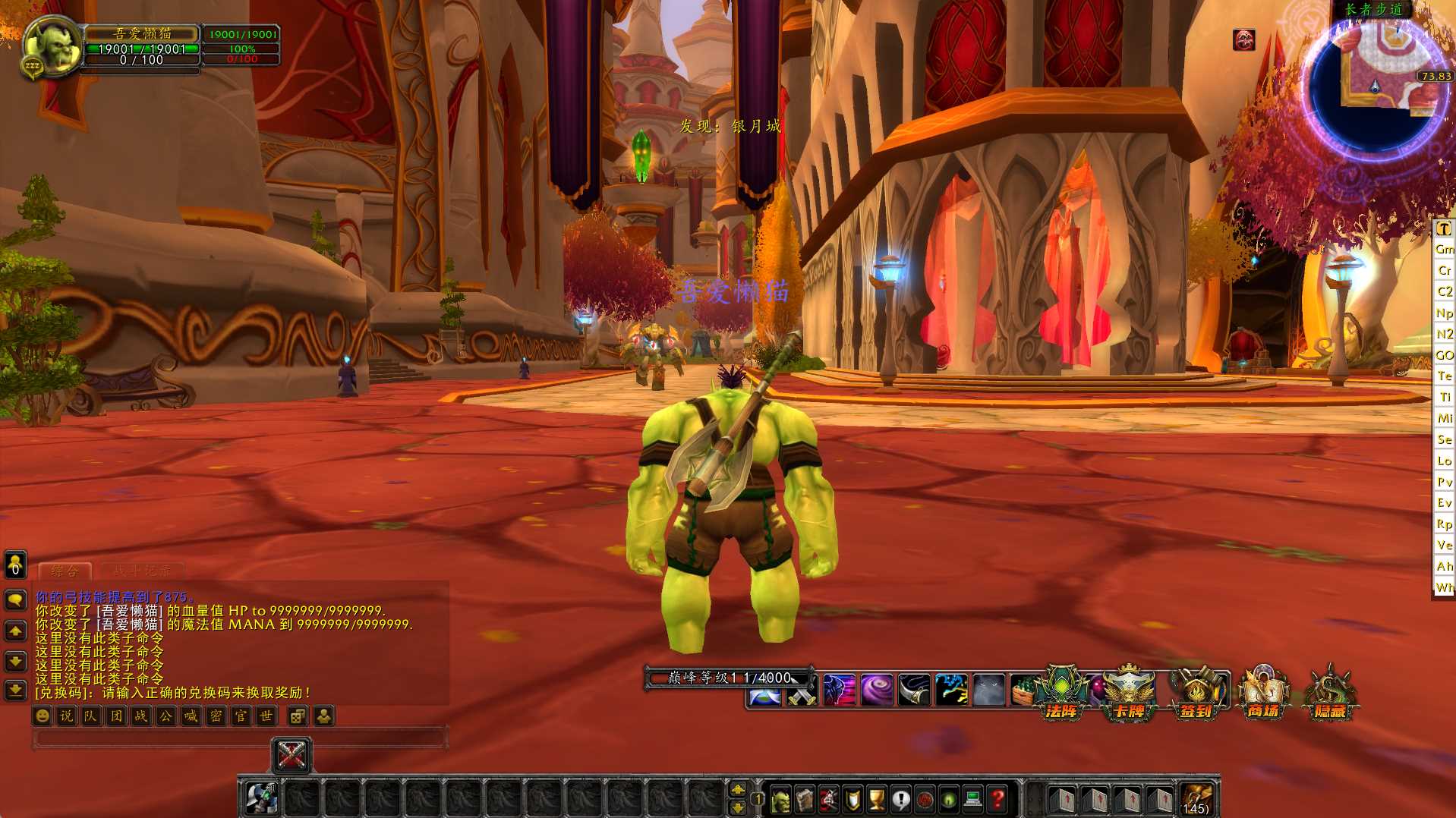The height and width of the screenshot is (818, 1456).
Task: Click the dice roll button
Action: tap(298, 716)
